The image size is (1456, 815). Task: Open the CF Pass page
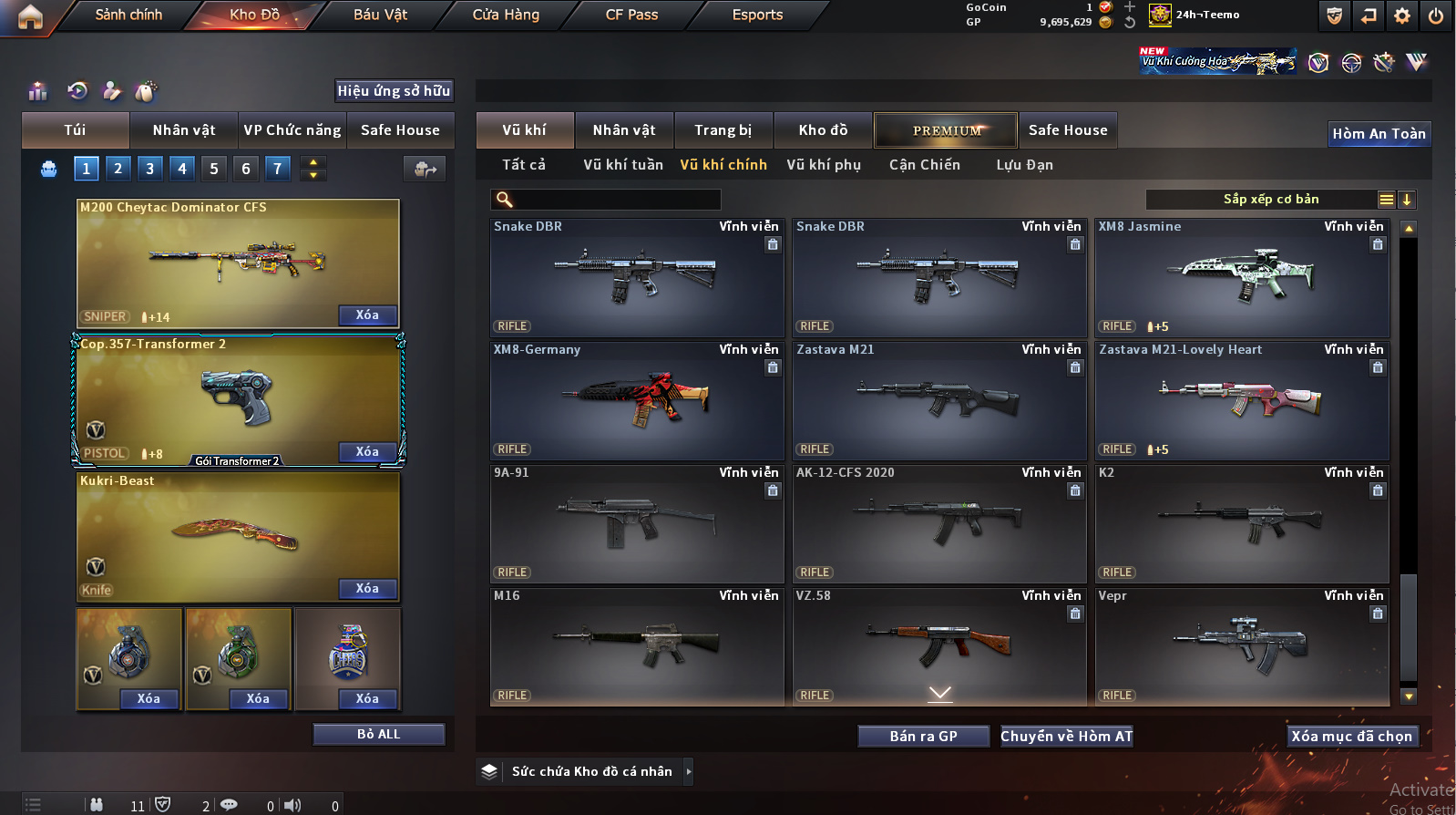[631, 15]
